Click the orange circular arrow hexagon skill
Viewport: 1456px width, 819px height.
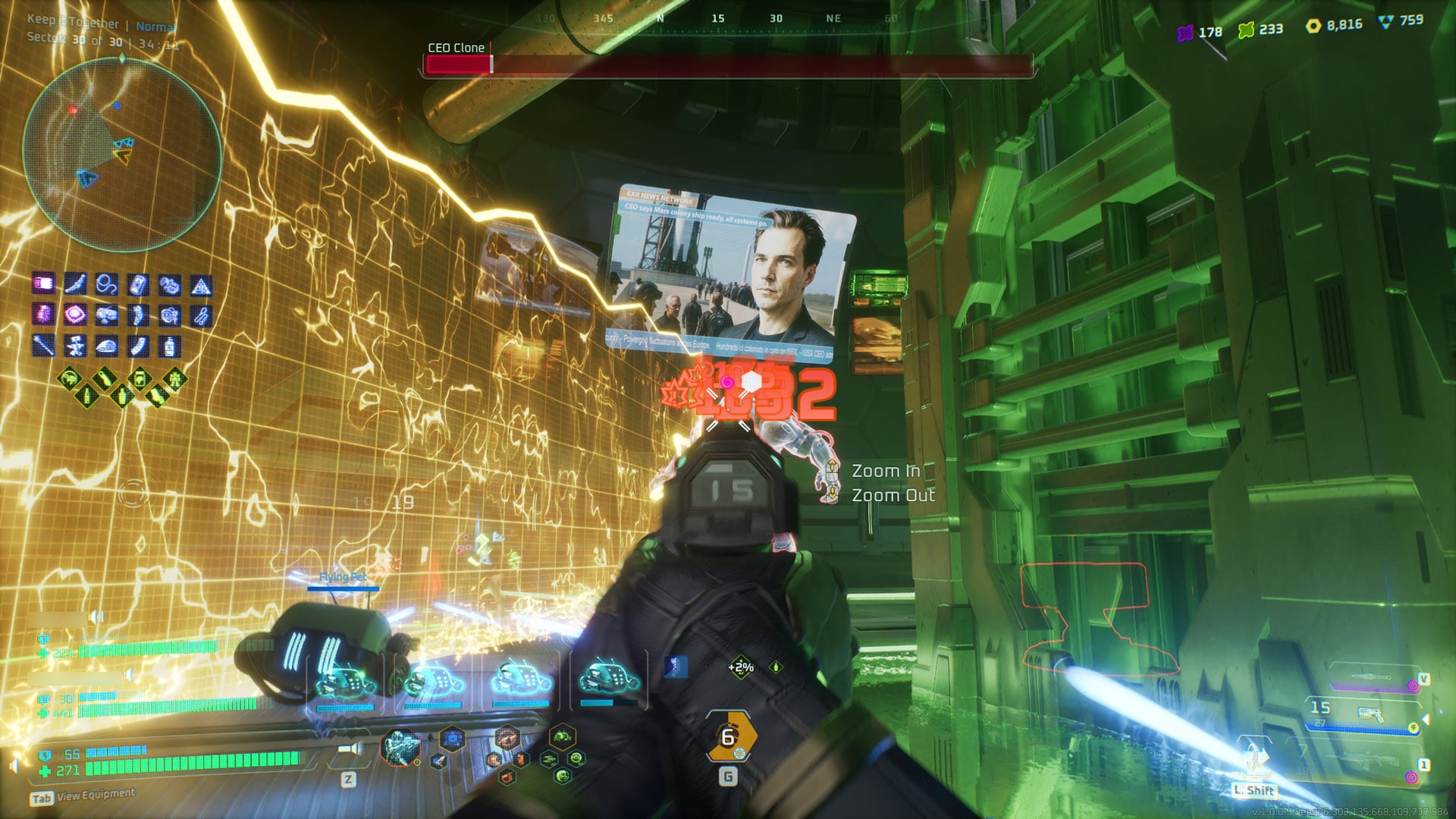click(x=507, y=736)
